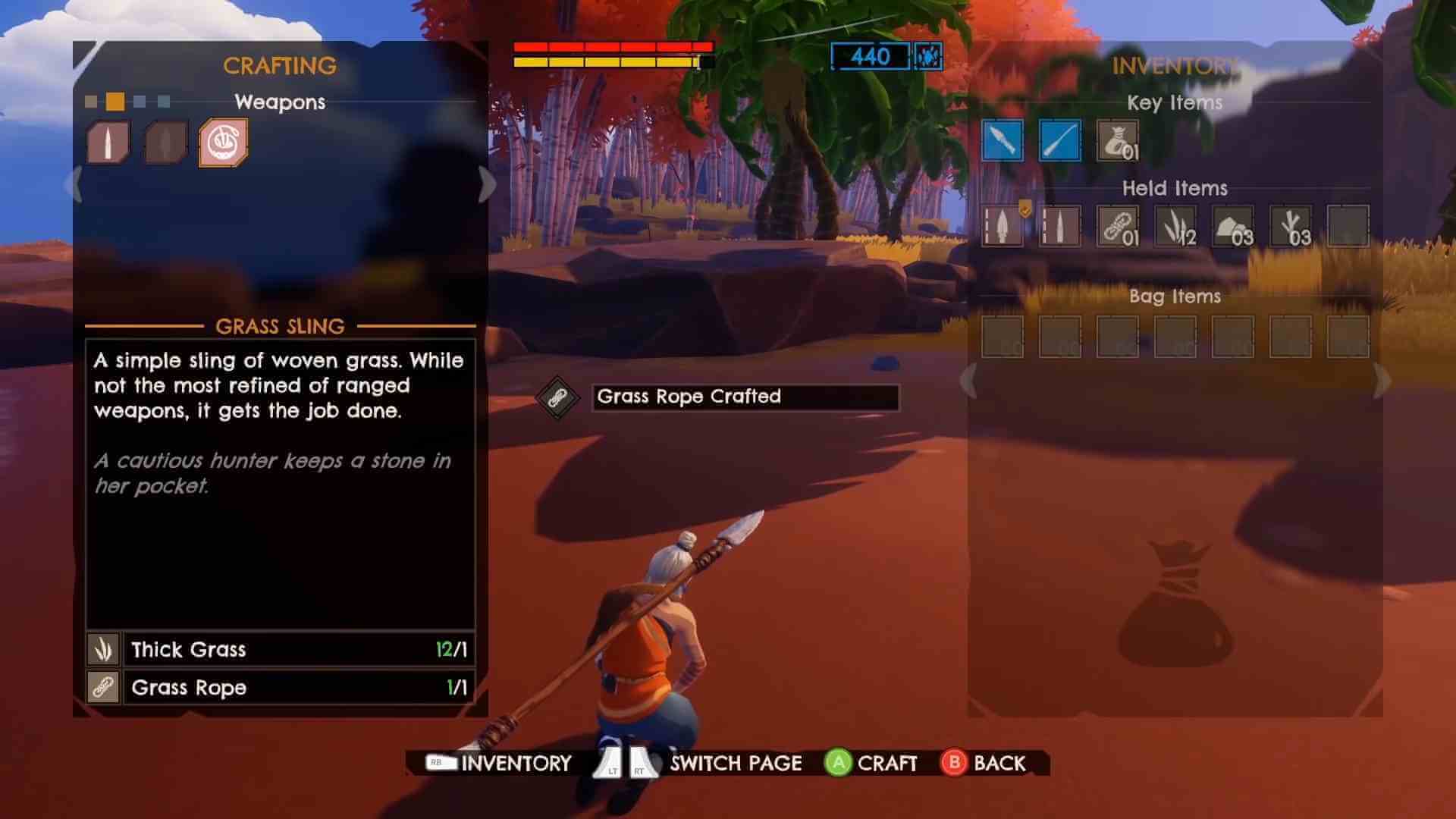
Task: Select the second unrevealed weapon recipe icon
Action: 165,141
